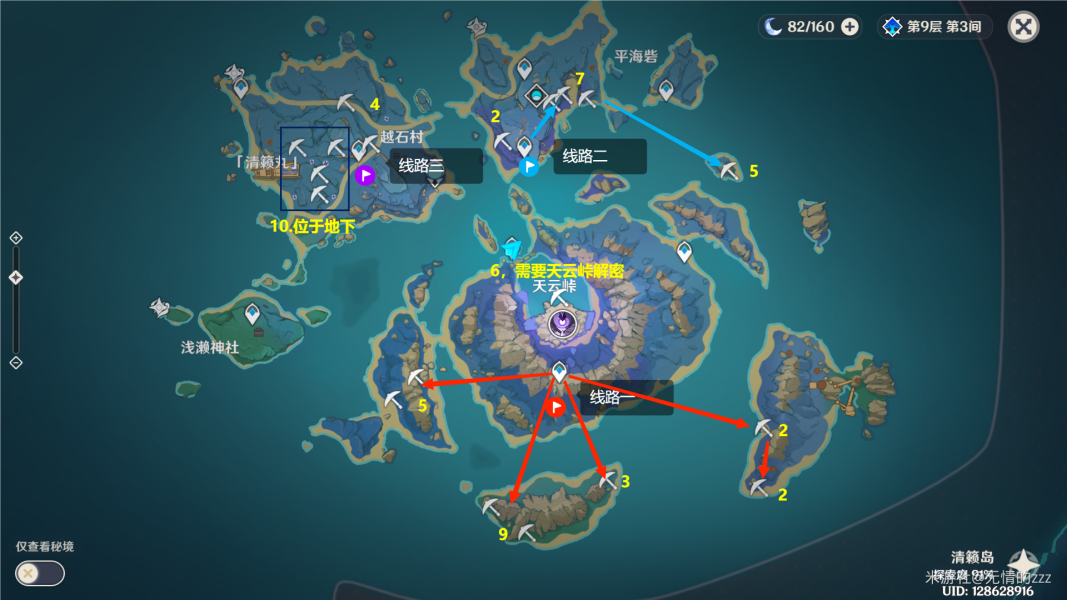Image resolution: width=1067 pixels, height=600 pixels.
Task: Click the map zoom slider handle
Action: tap(15, 278)
